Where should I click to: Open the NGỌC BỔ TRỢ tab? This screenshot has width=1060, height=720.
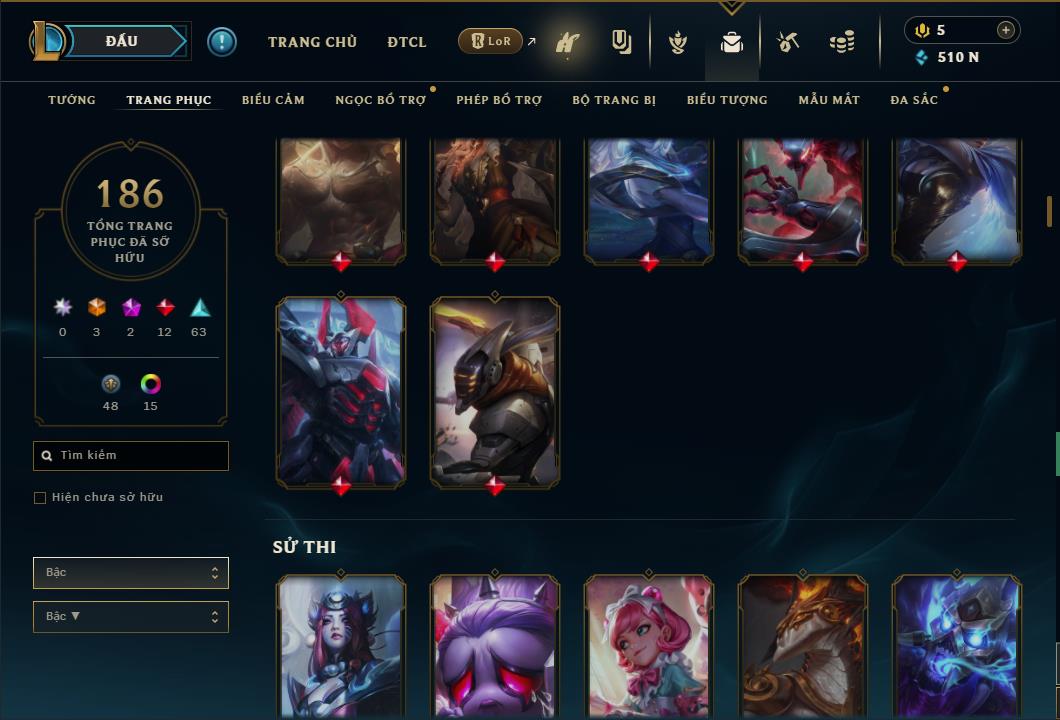380,100
